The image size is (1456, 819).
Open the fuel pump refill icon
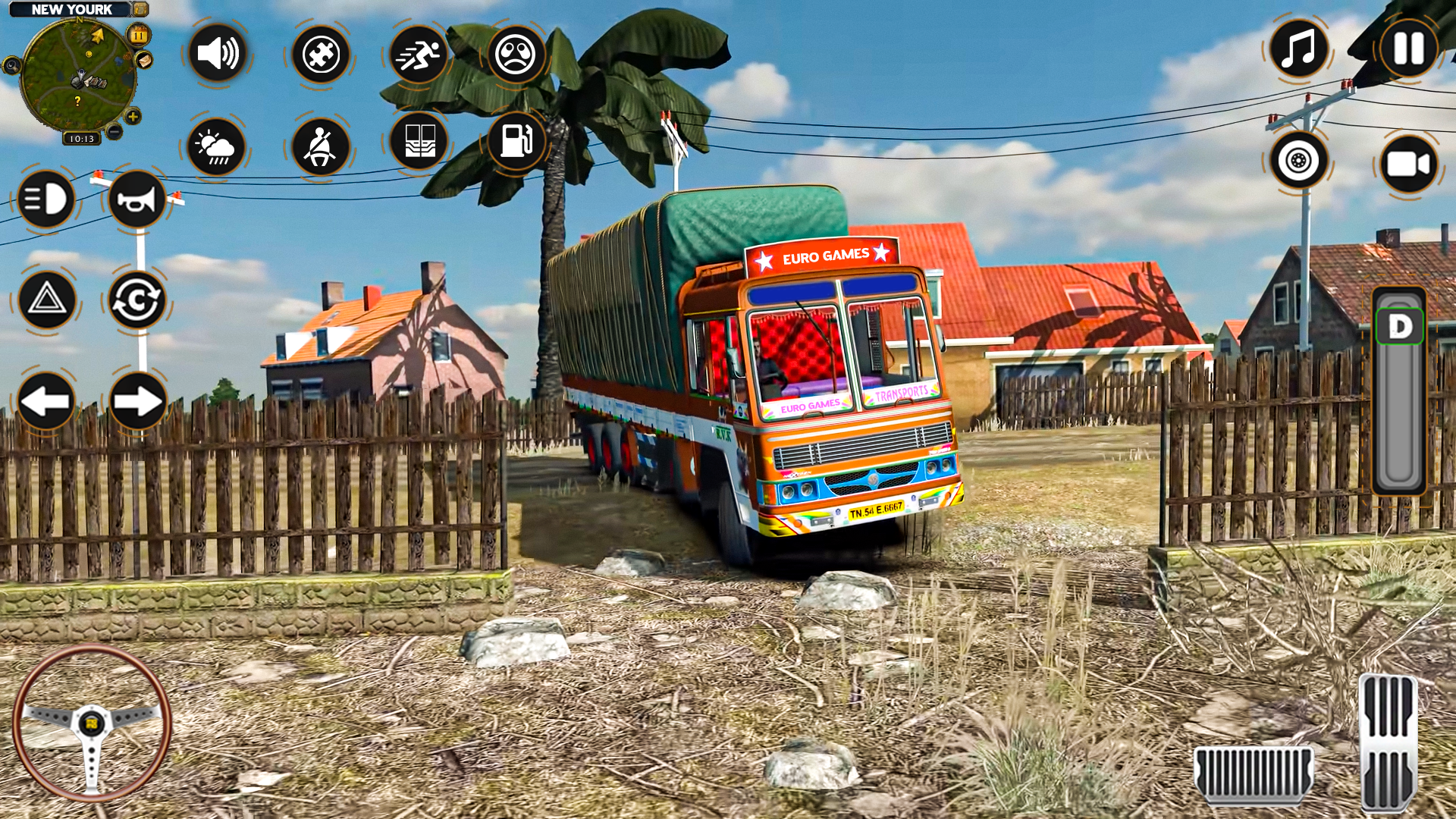click(516, 140)
